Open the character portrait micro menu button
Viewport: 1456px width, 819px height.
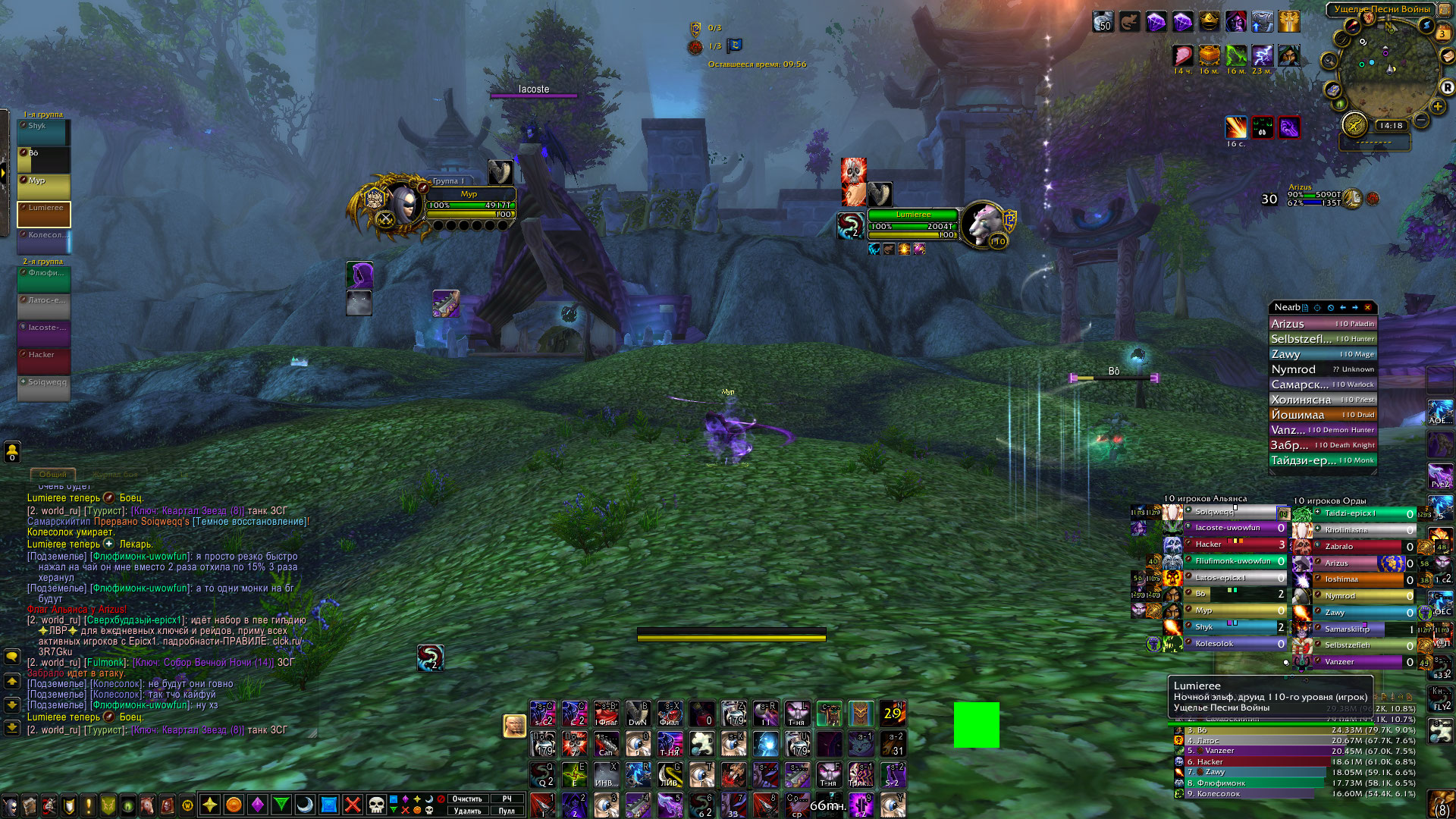(10, 805)
